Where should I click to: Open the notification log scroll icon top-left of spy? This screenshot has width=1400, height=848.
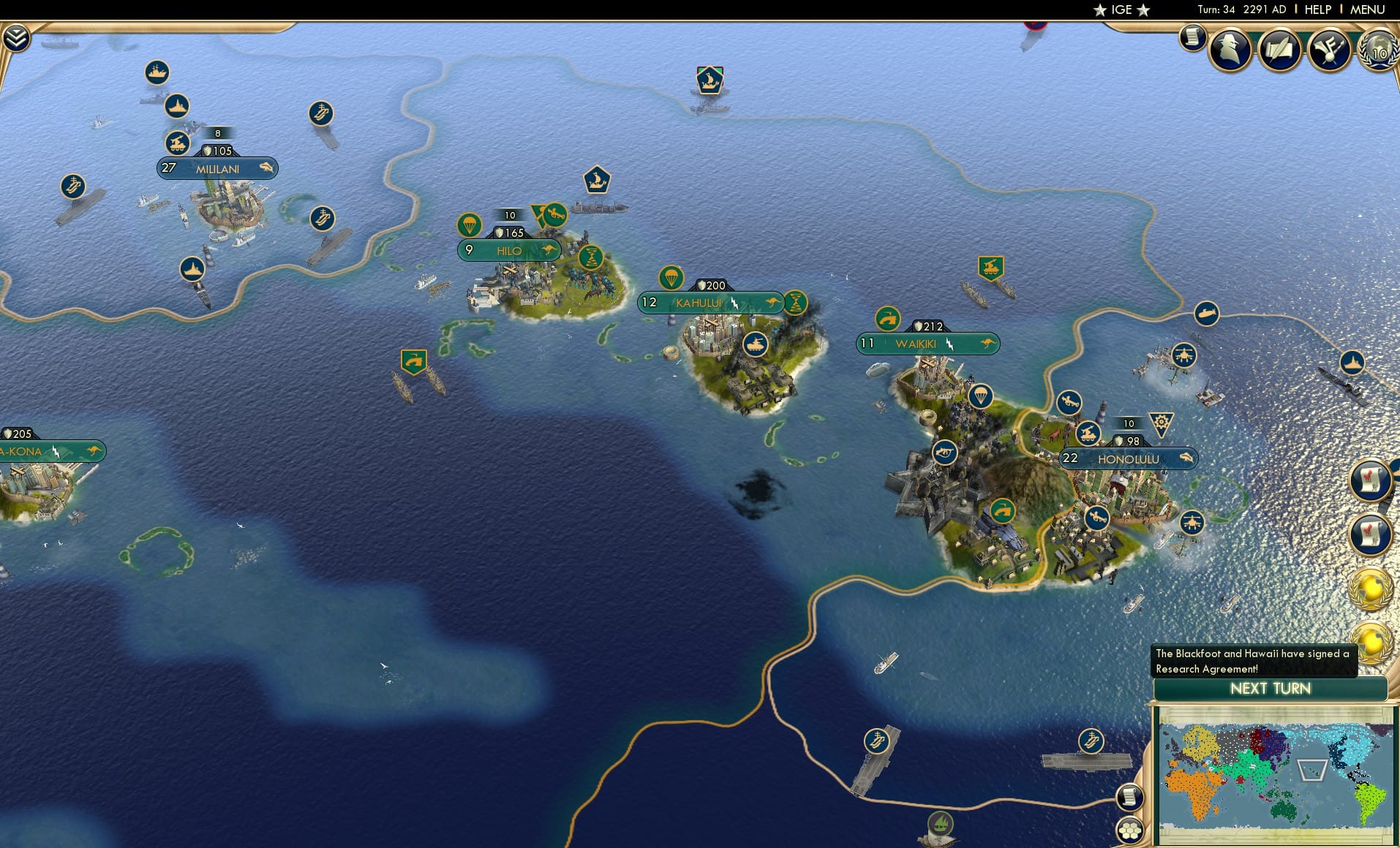[x=1192, y=38]
